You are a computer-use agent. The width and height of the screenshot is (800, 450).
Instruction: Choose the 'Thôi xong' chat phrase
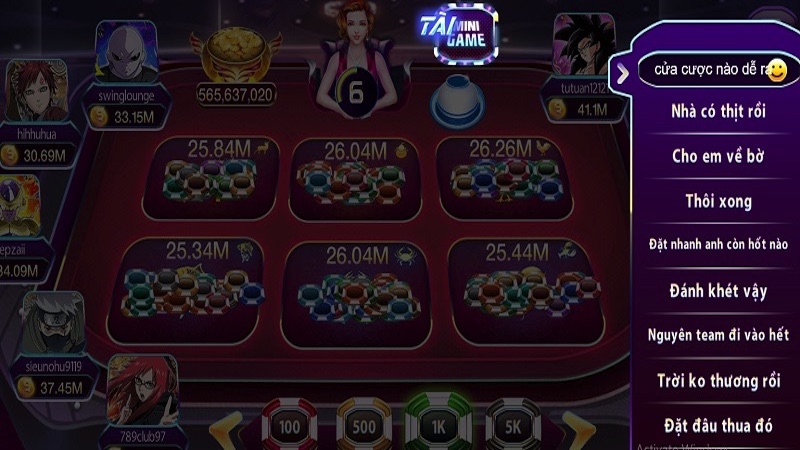pos(712,201)
